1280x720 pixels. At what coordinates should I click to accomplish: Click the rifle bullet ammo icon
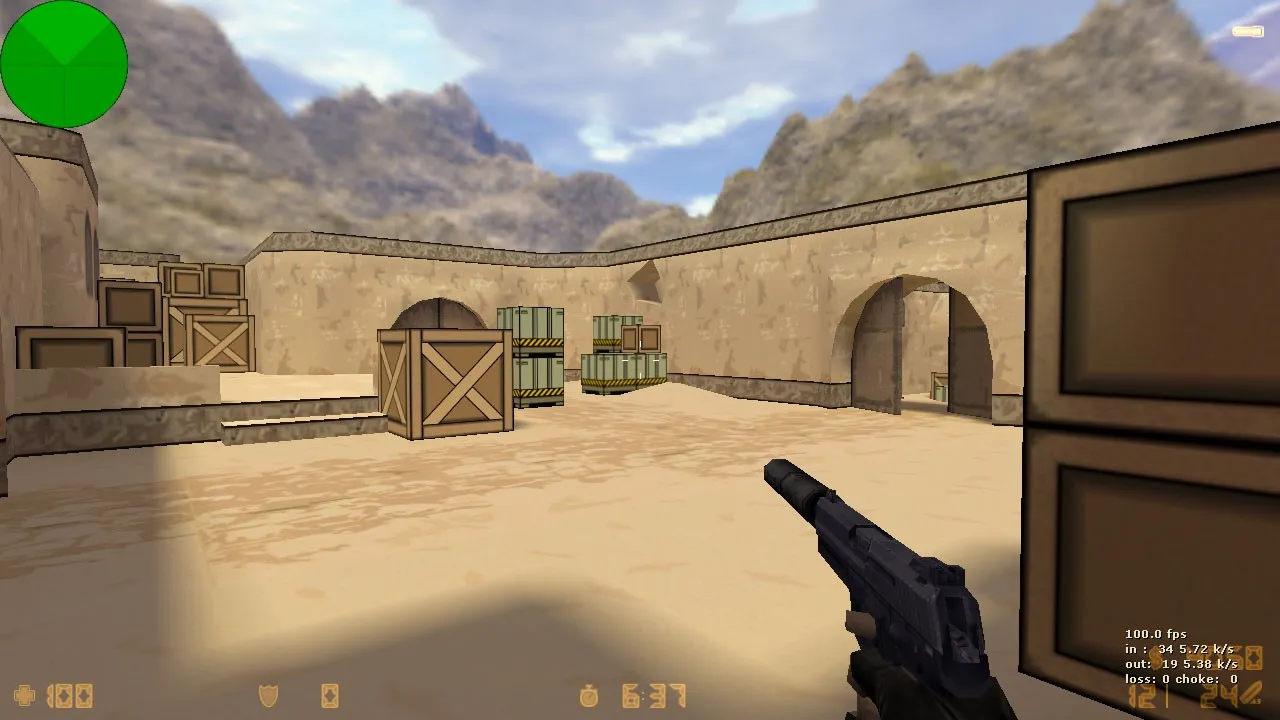1249,694
